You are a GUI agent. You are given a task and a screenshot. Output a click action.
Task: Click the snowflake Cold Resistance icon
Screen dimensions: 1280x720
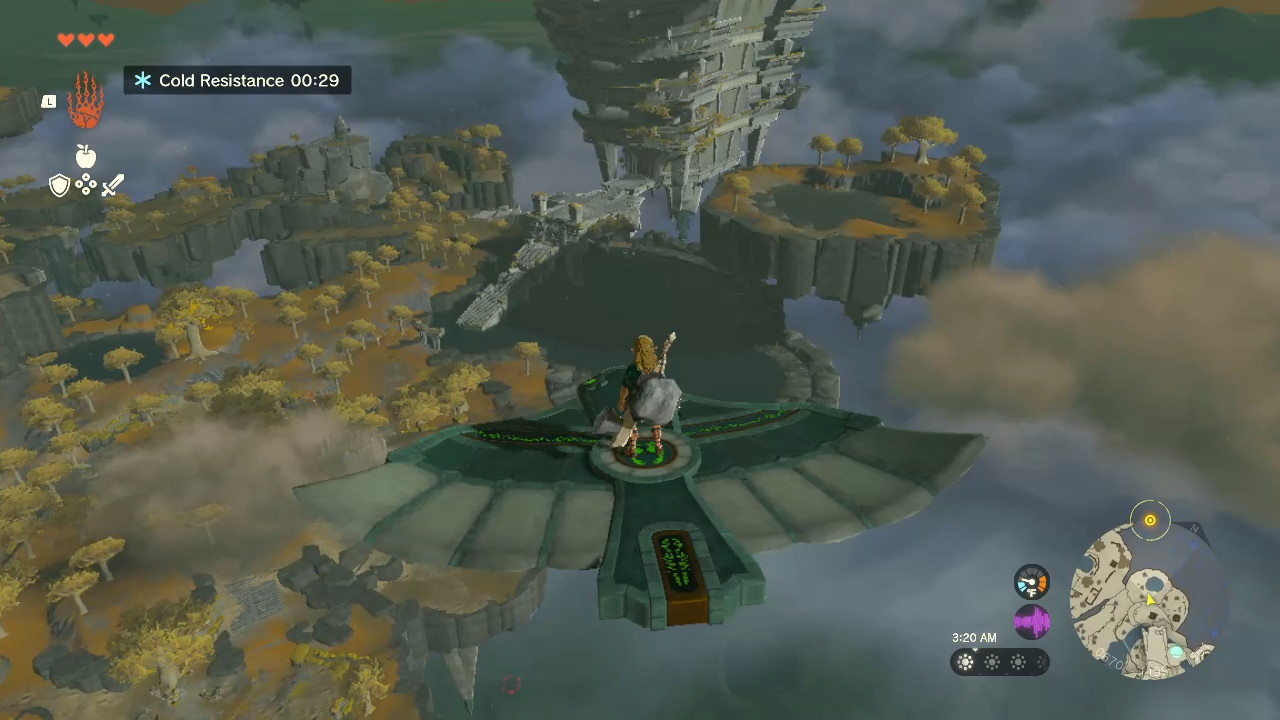click(142, 80)
